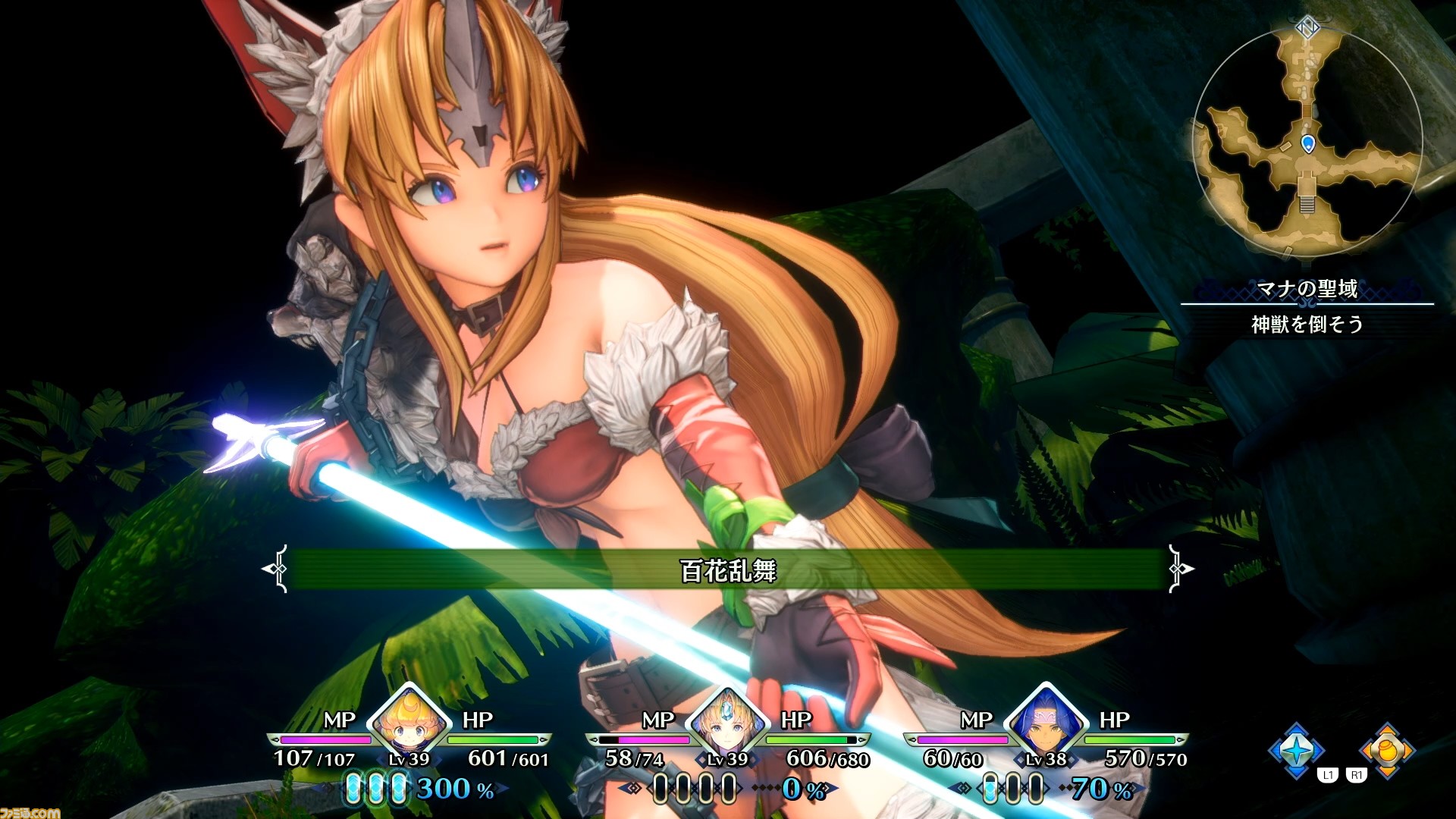Open the blue star ring menu

tap(1297, 750)
